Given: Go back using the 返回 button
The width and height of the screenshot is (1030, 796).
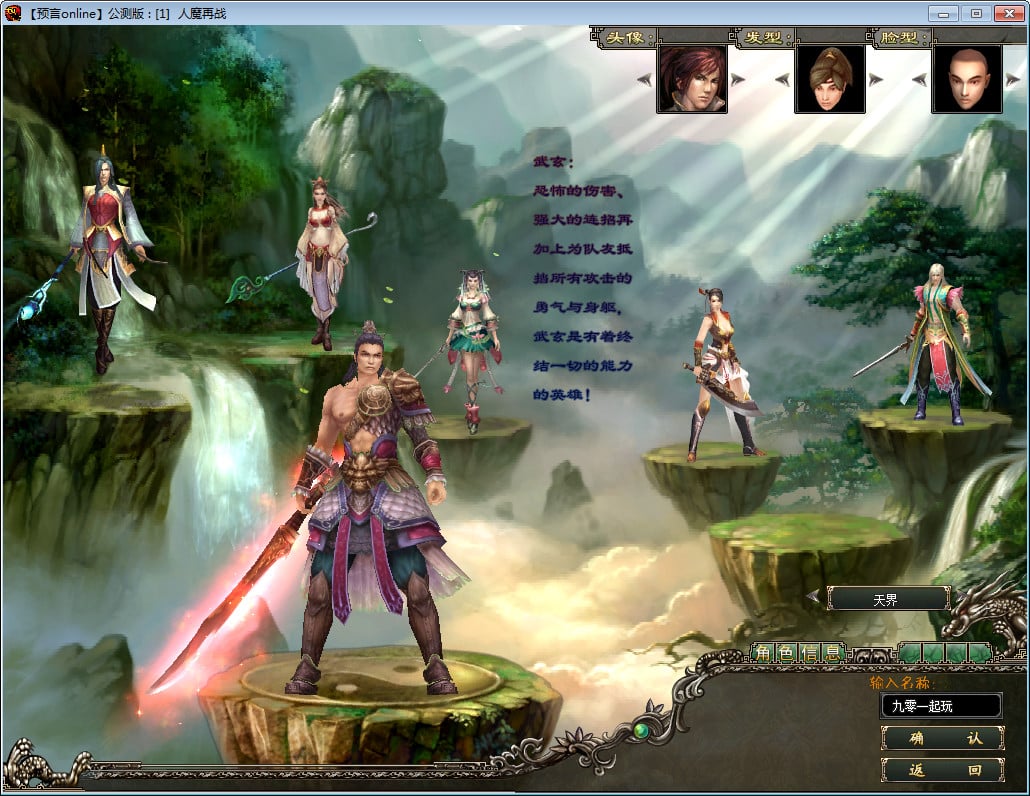Looking at the screenshot, I should pyautogui.click(x=942, y=770).
